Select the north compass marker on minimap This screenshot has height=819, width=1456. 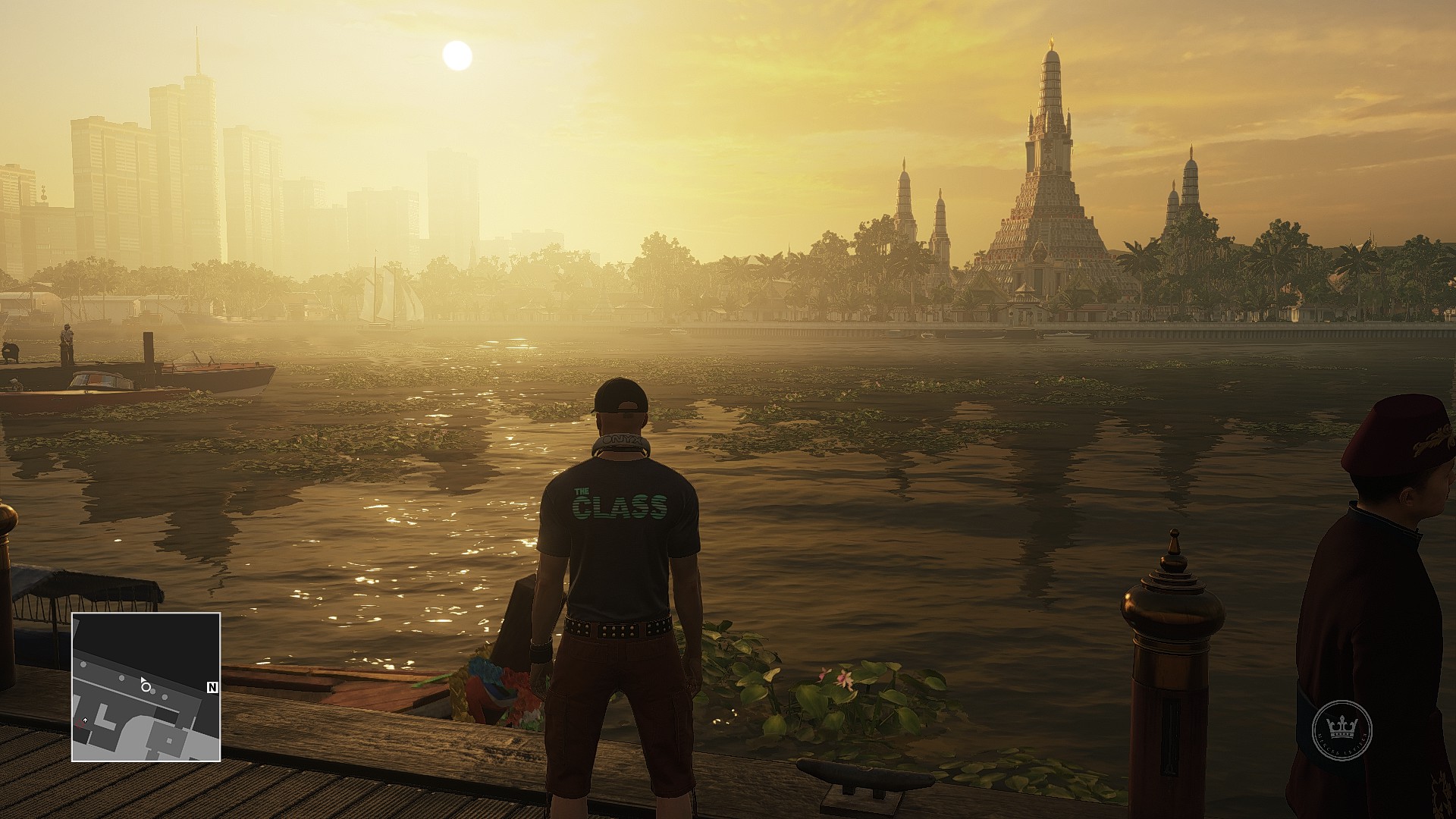point(212,688)
